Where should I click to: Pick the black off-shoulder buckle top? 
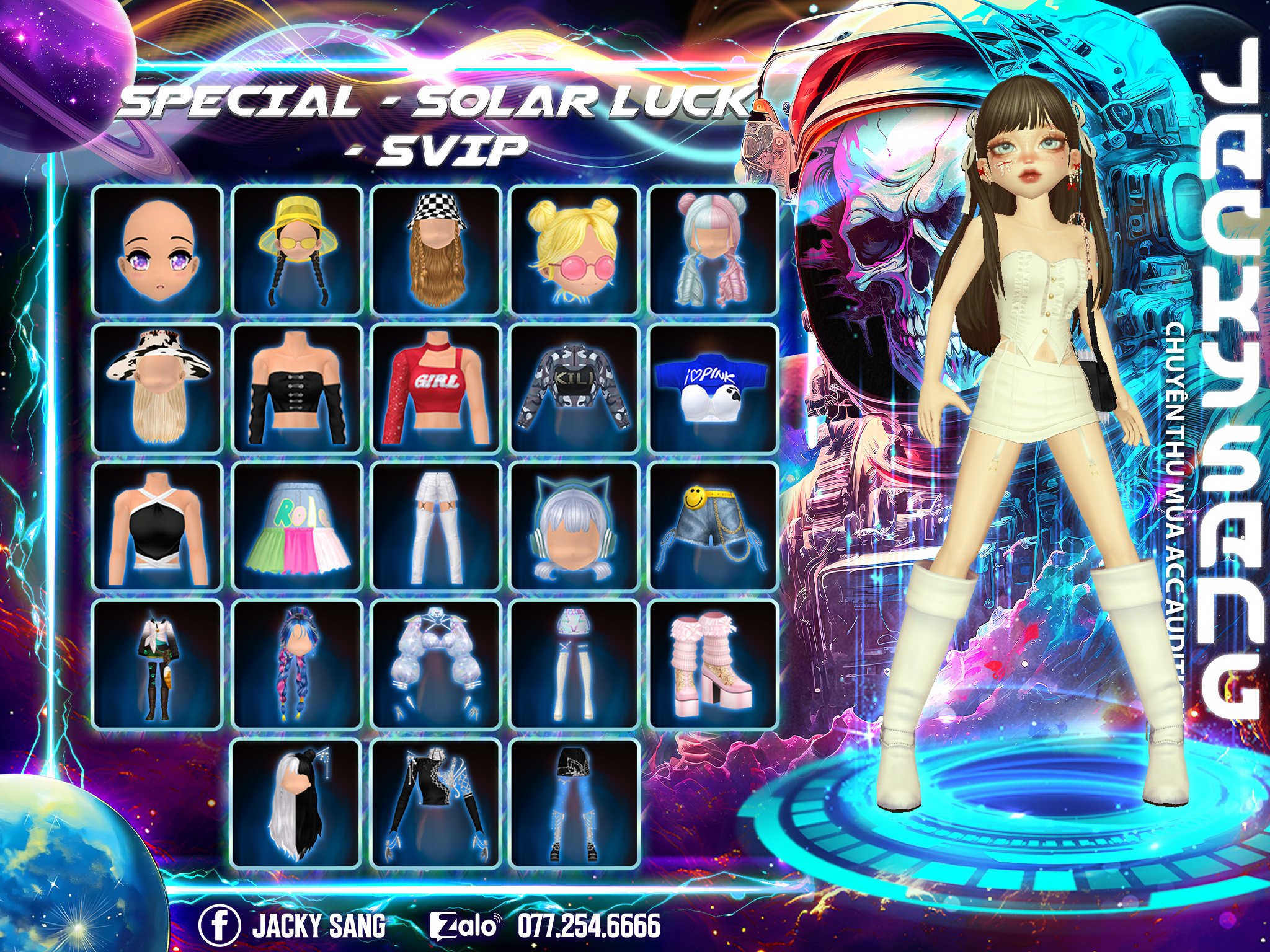tap(296, 389)
